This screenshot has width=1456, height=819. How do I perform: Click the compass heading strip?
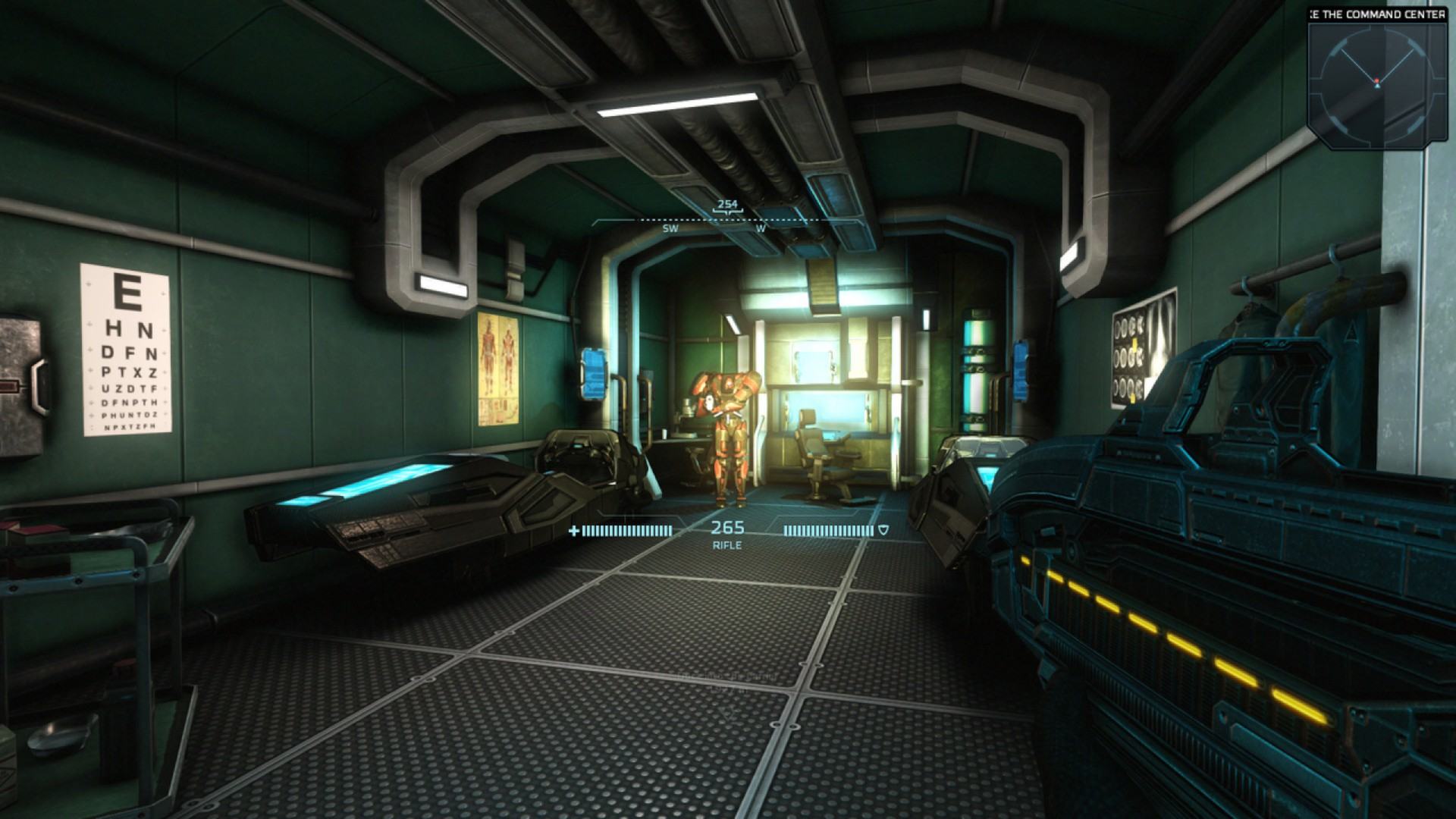(x=727, y=220)
